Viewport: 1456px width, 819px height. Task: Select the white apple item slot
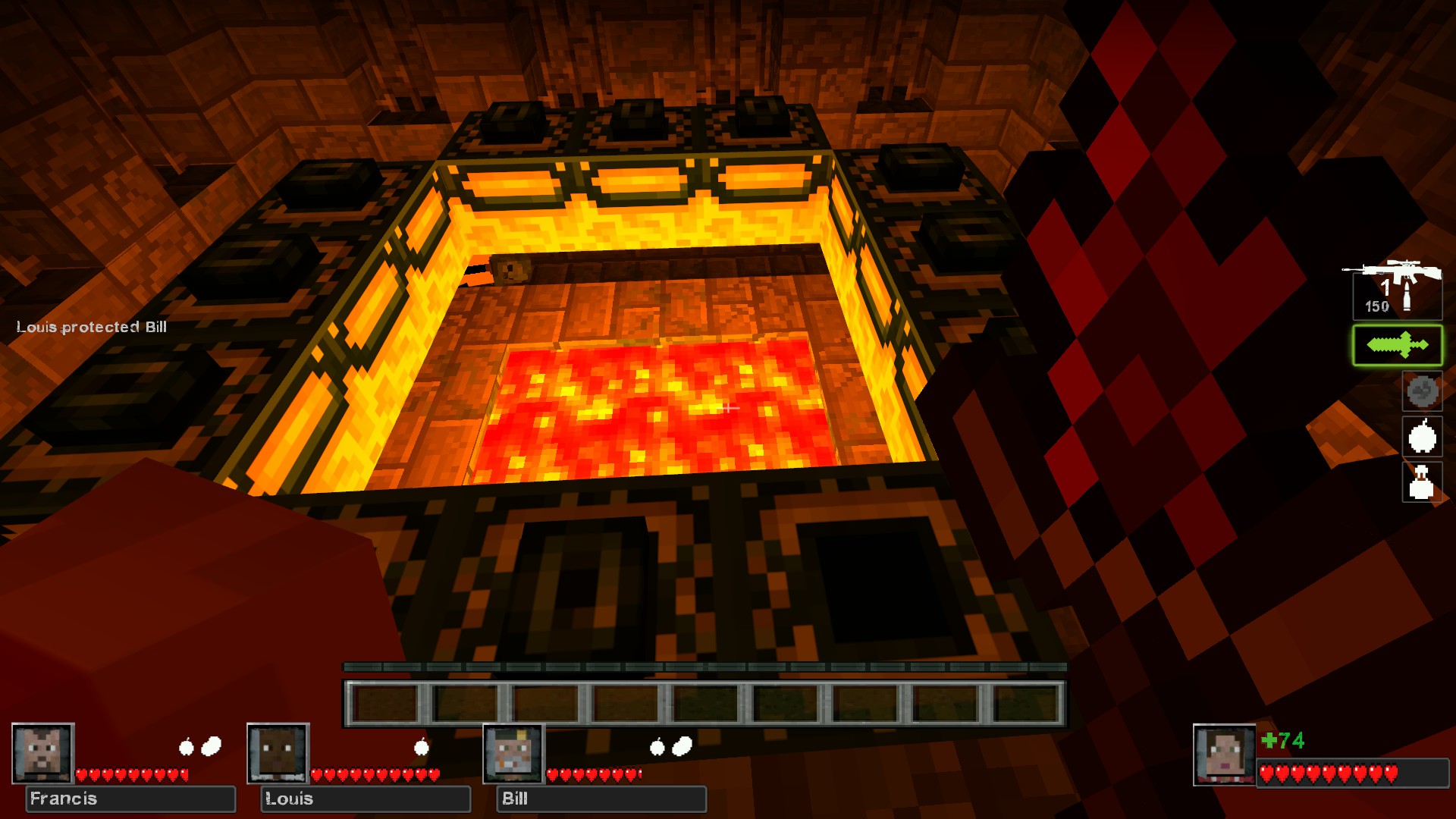(x=1422, y=437)
